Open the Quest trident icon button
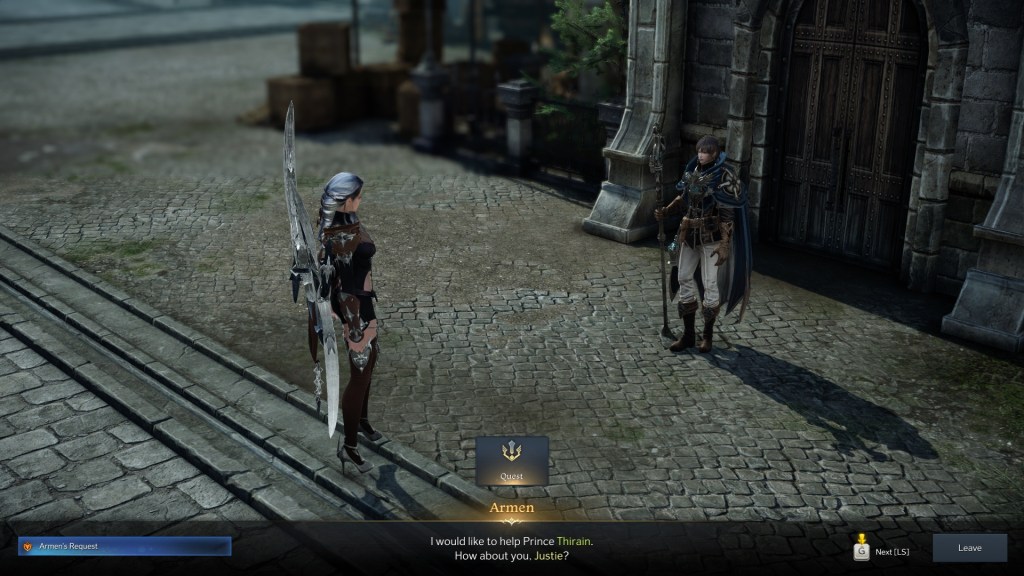Screen dimensions: 1024x576 [512, 460]
